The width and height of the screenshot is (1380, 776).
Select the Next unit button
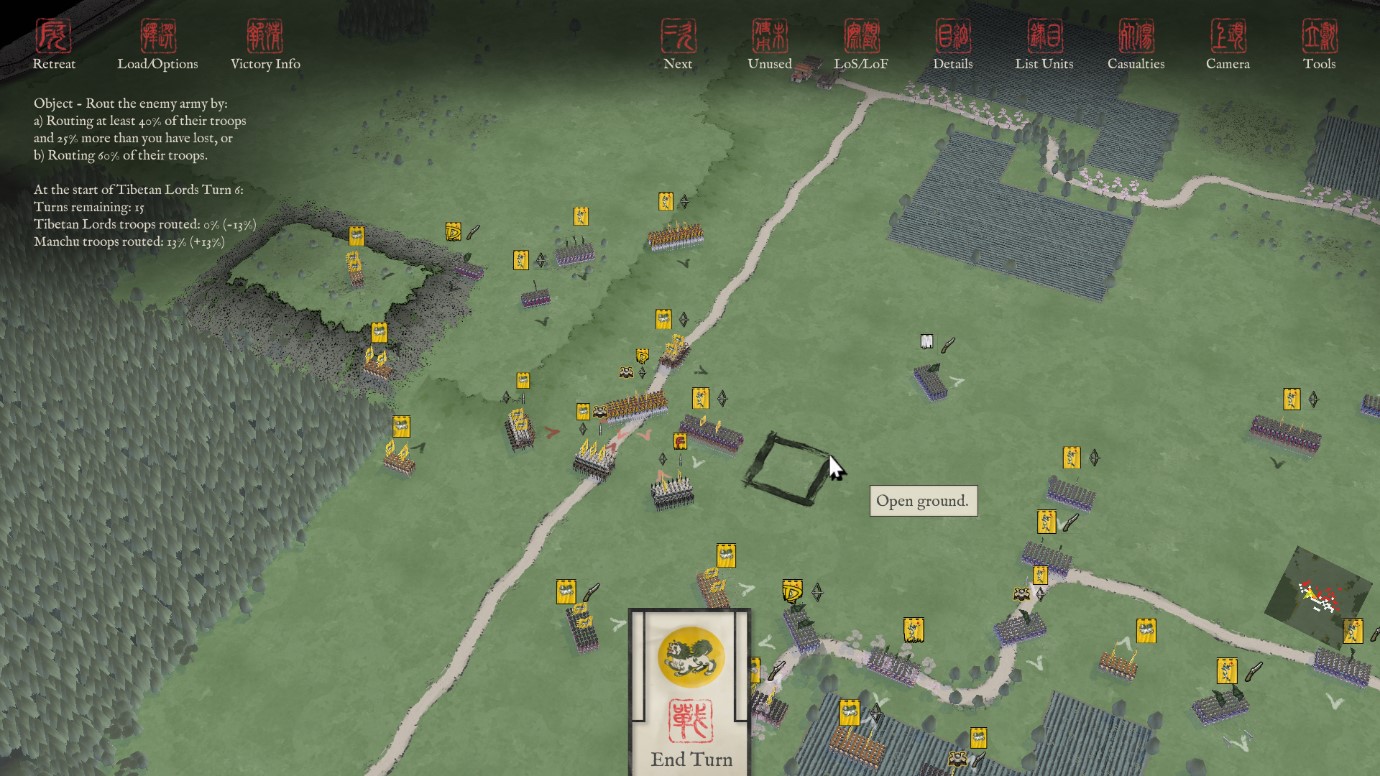(678, 45)
